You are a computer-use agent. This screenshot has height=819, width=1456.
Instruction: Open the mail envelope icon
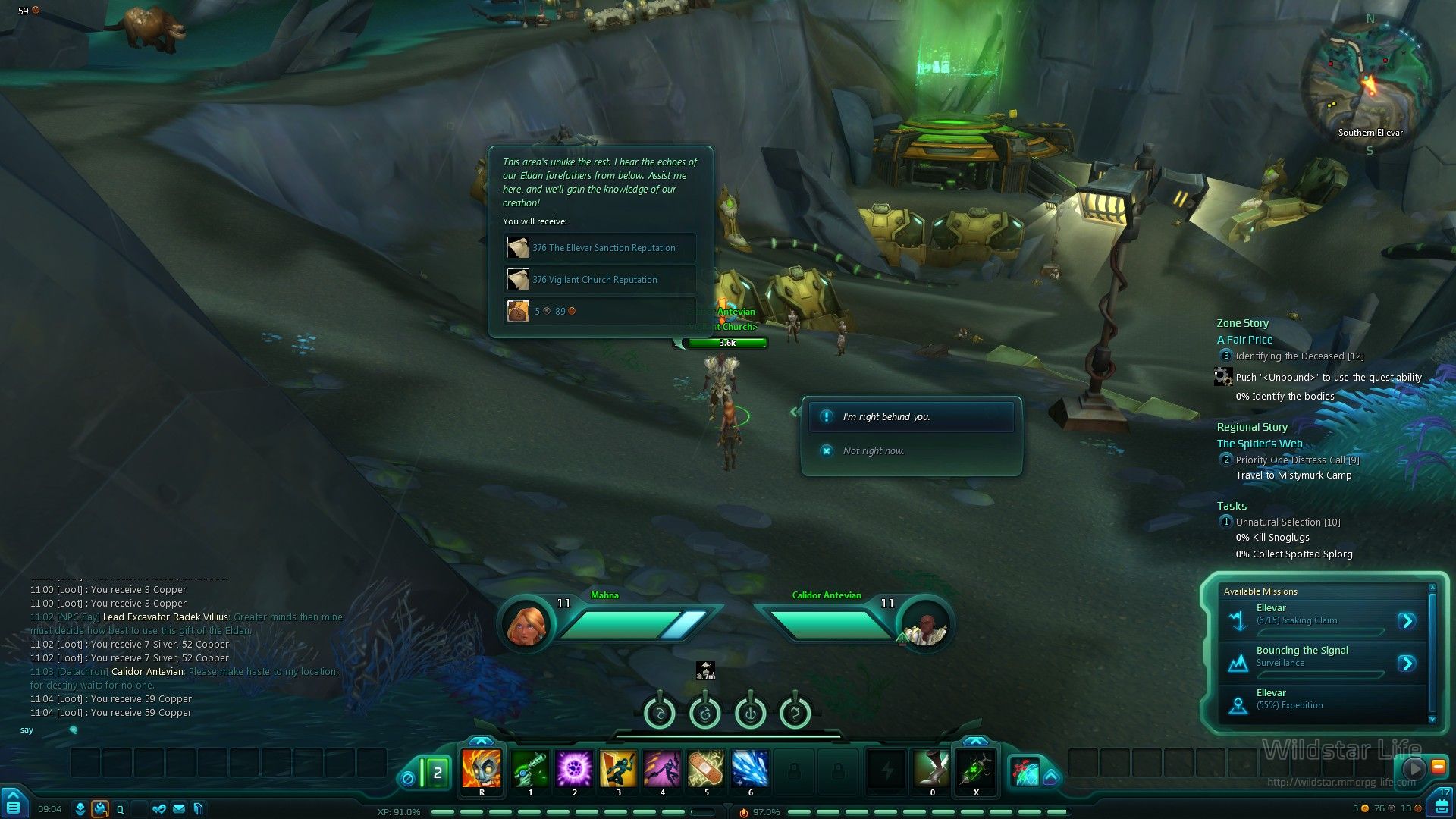(x=179, y=809)
